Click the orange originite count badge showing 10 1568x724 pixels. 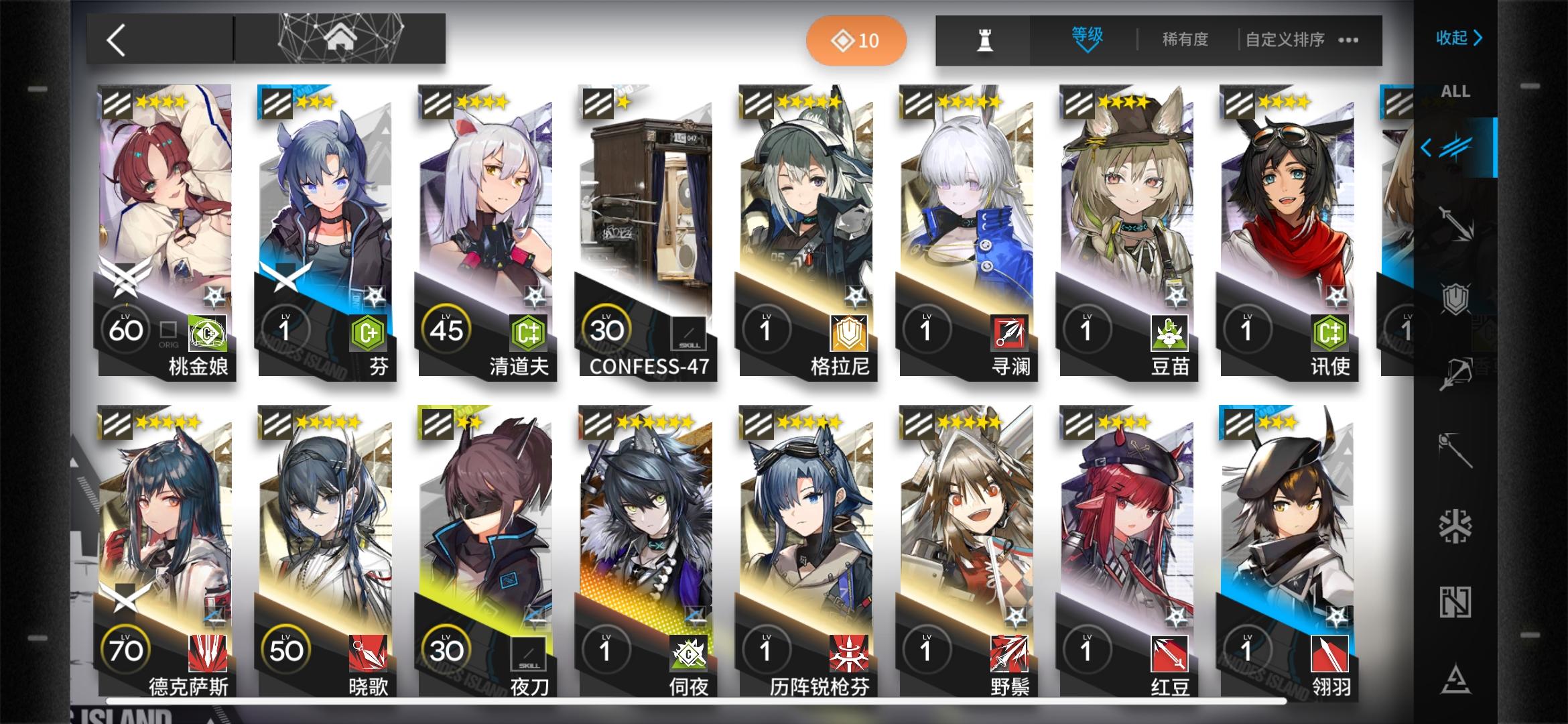coord(856,40)
